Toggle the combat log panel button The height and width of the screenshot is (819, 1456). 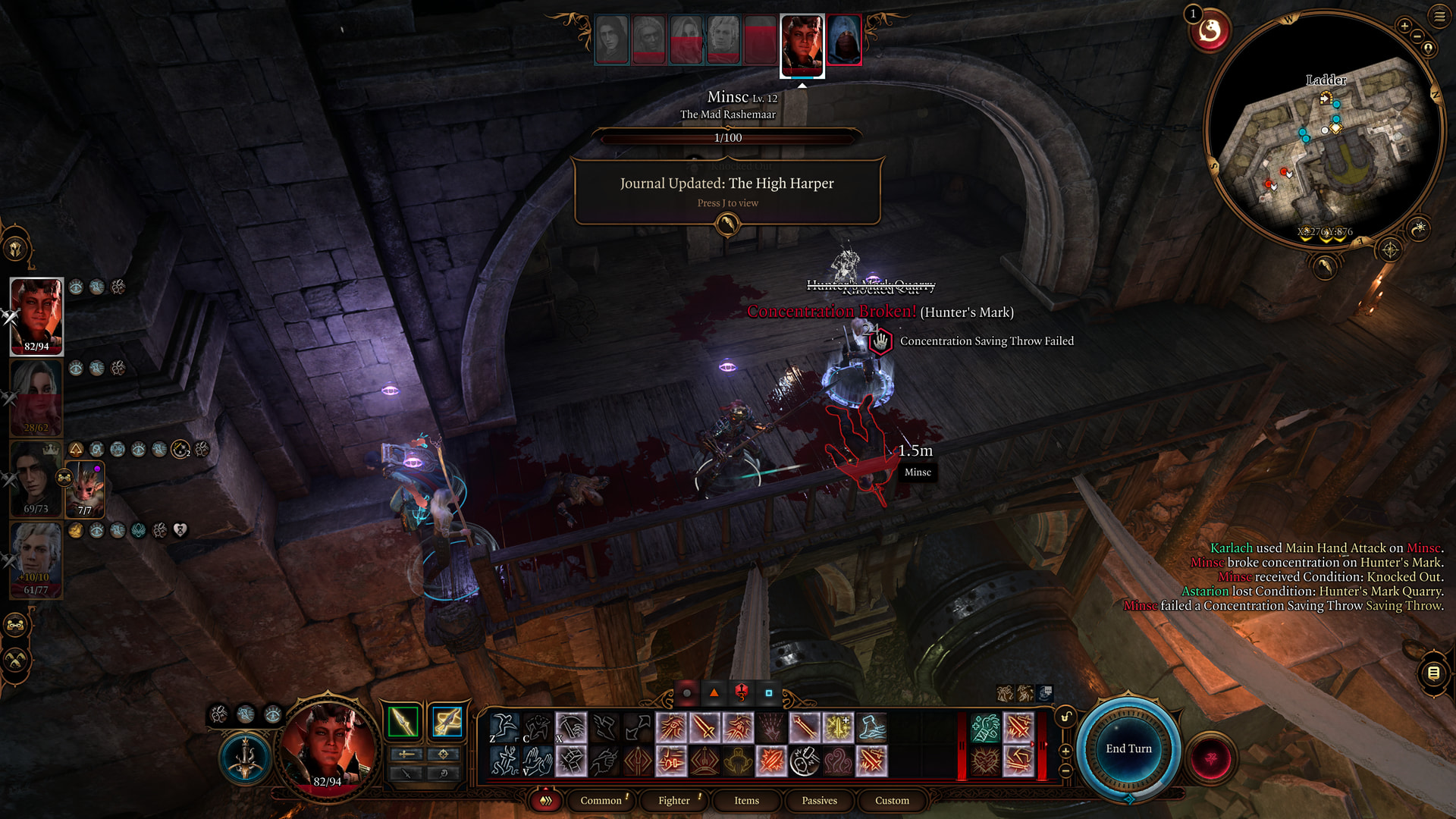(1433, 673)
